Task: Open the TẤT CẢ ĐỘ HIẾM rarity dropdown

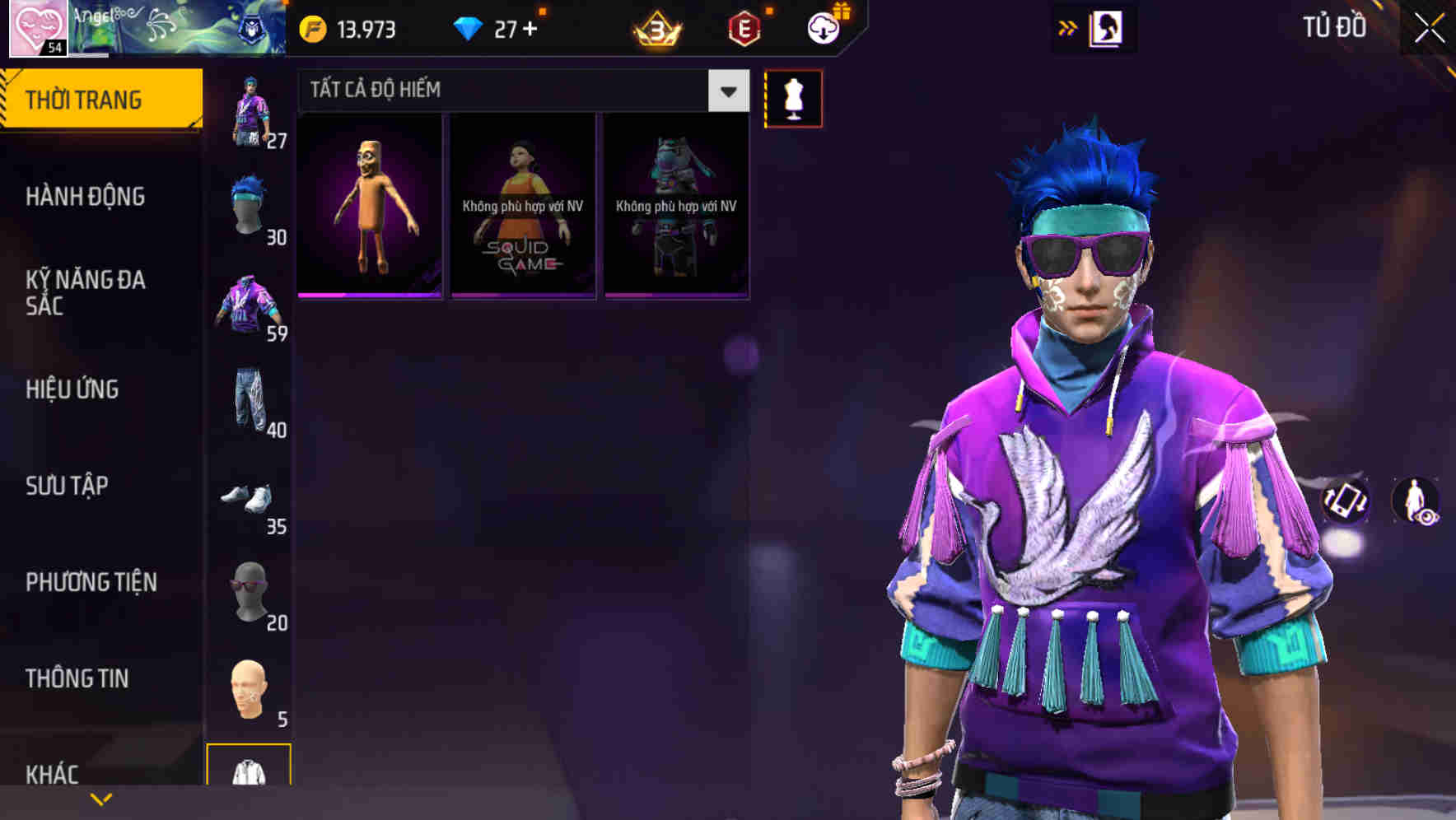Action: click(494, 90)
